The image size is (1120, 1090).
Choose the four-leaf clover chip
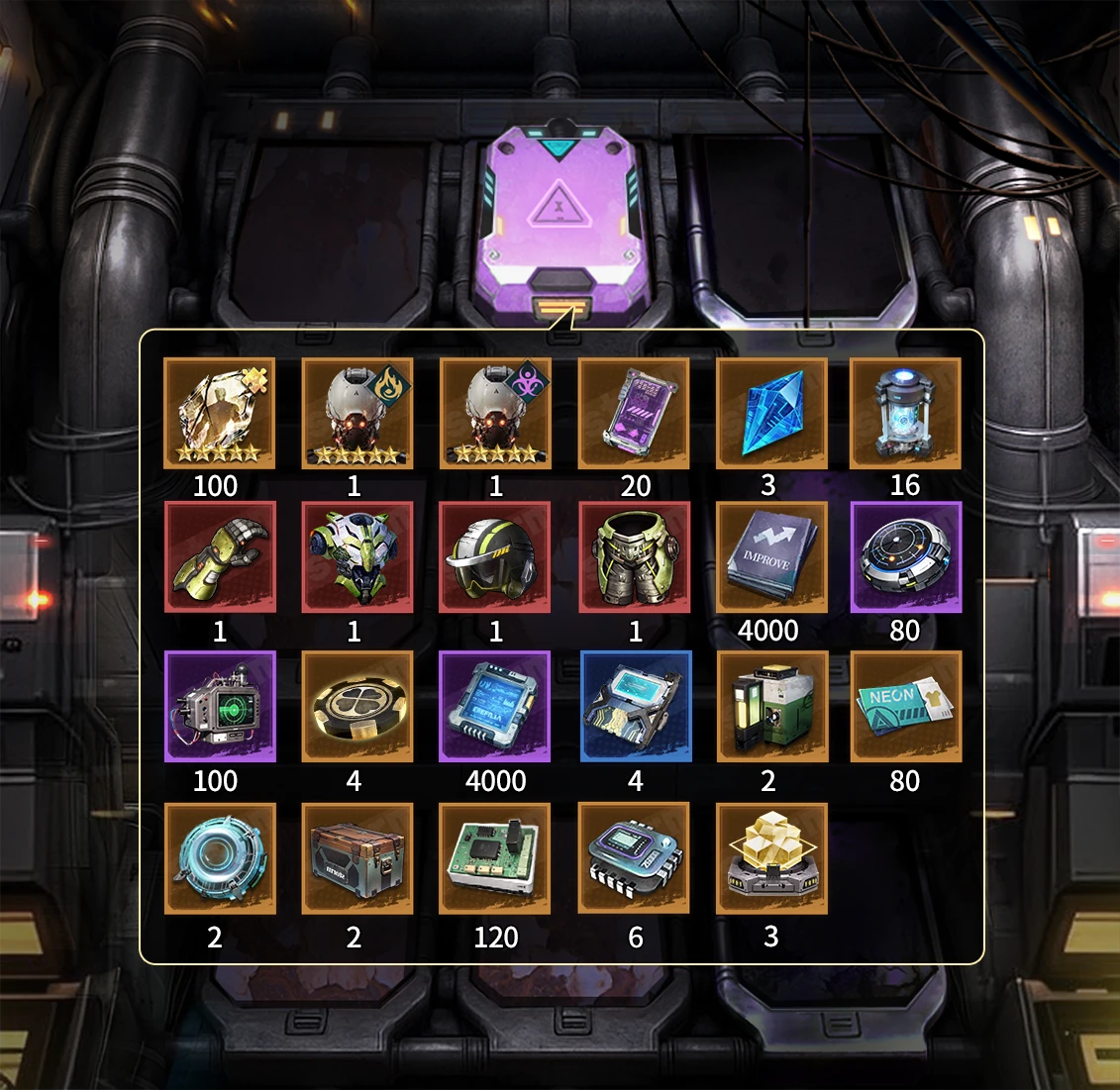pos(357,707)
